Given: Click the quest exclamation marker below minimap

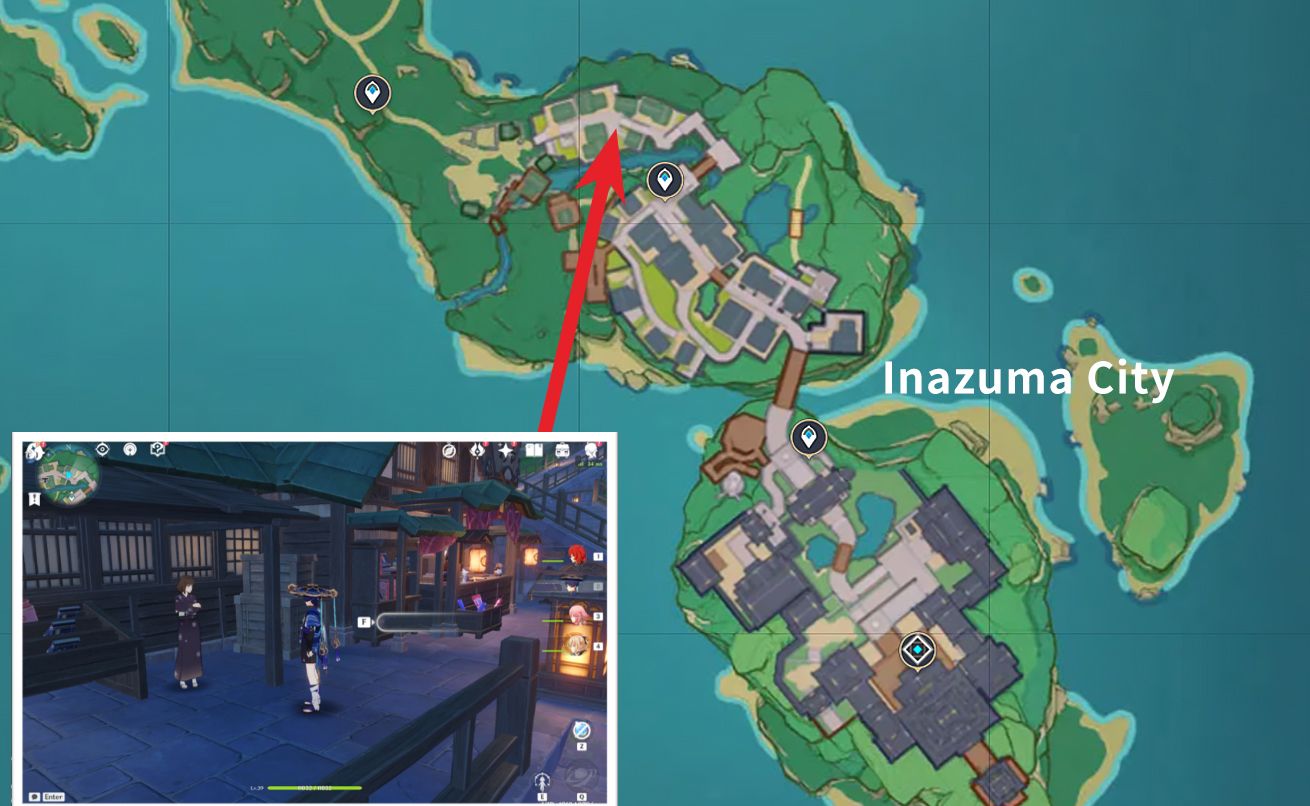Looking at the screenshot, I should (x=34, y=498).
